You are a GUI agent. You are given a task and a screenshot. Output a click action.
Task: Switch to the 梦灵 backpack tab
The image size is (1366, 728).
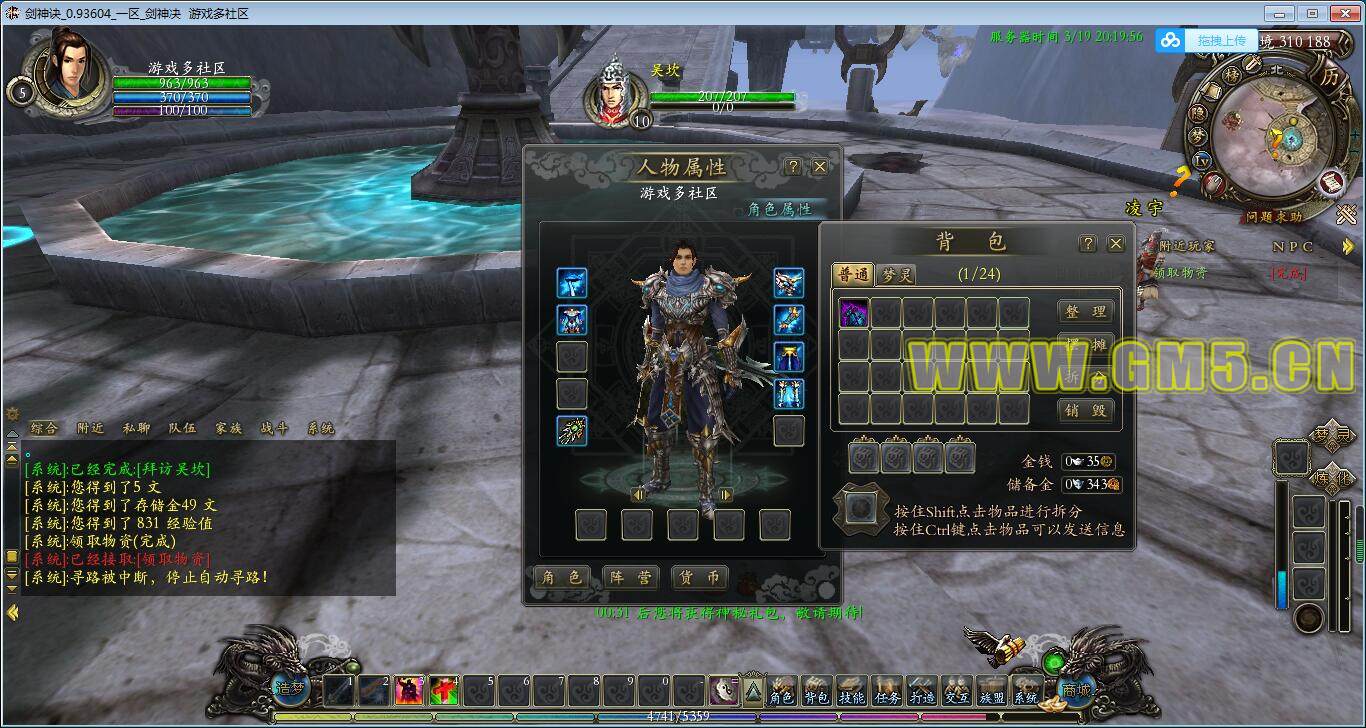click(895, 275)
